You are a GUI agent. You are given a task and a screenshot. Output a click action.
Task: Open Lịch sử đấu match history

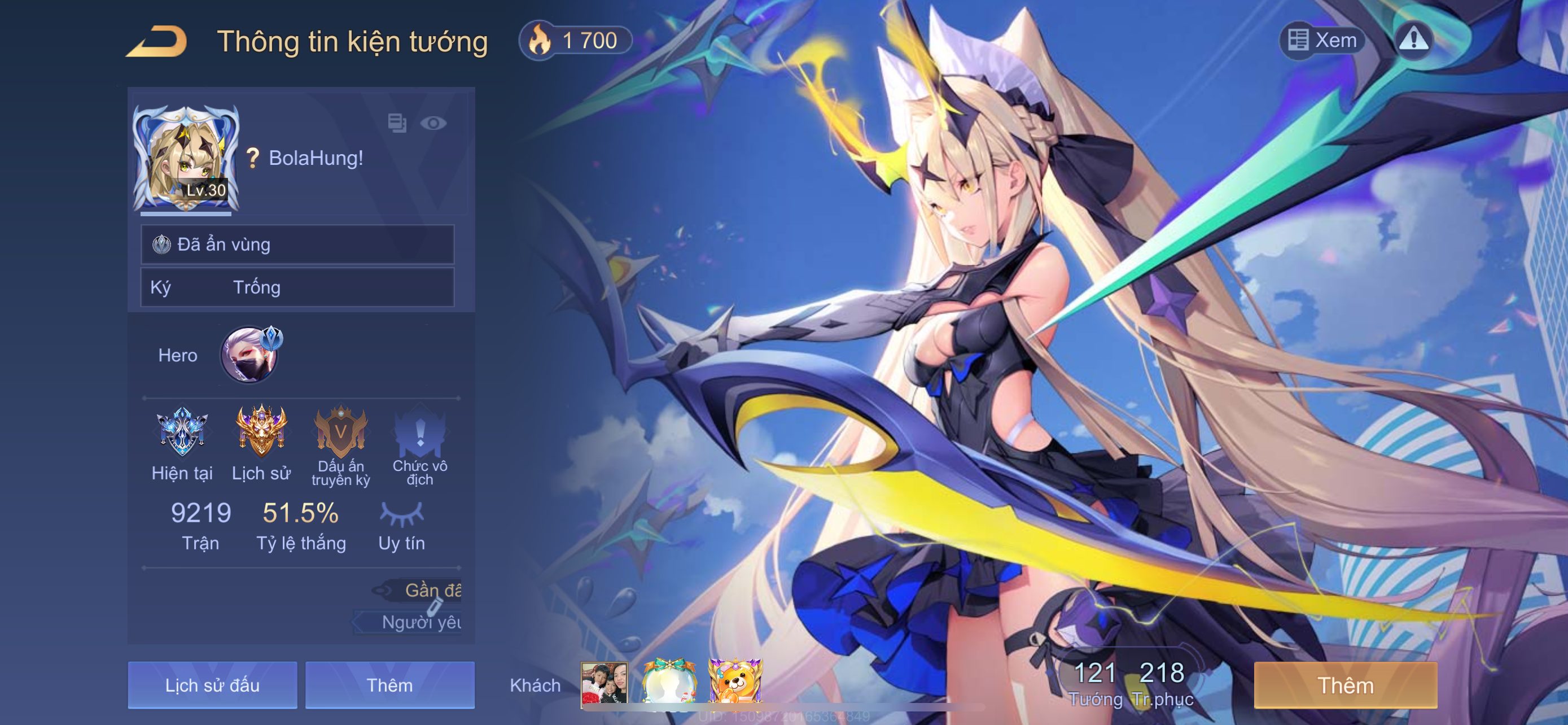click(x=212, y=685)
